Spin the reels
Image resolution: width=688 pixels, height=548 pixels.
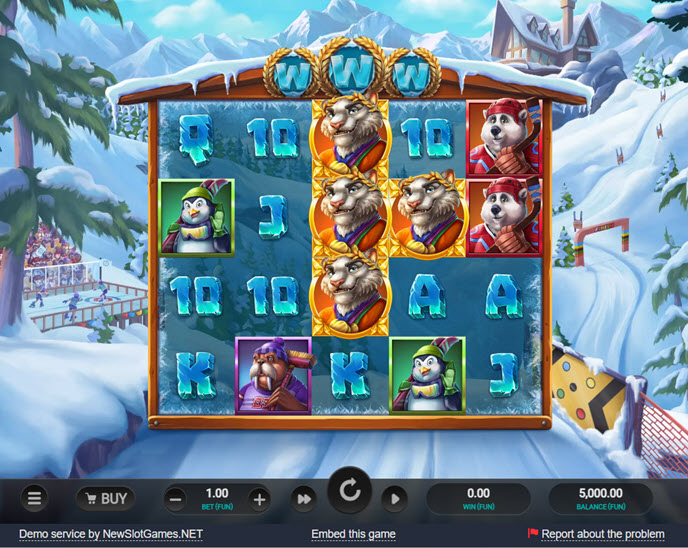coord(349,493)
